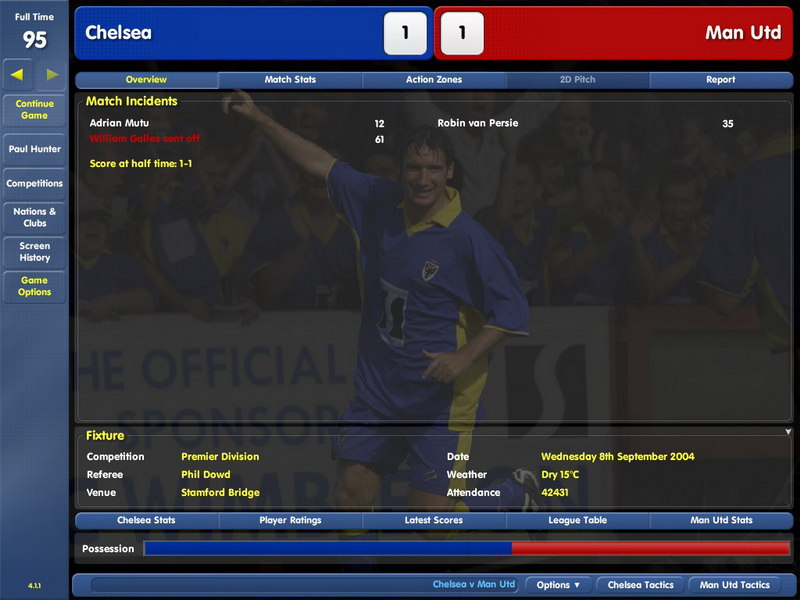800x600 pixels.
Task: Show the Screen History
Action: [34, 251]
